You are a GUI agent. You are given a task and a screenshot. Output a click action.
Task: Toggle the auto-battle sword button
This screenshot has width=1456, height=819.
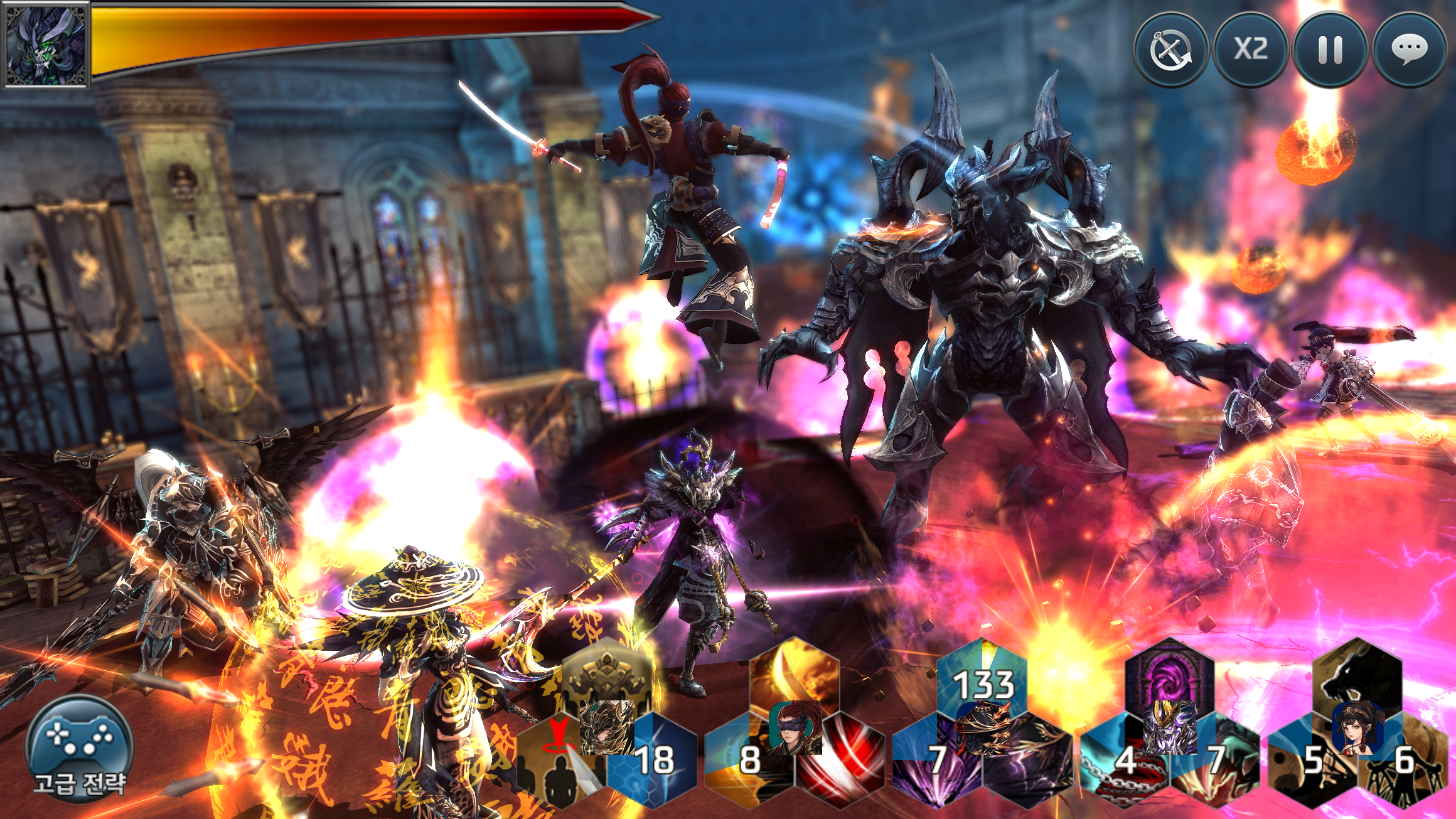(1170, 50)
